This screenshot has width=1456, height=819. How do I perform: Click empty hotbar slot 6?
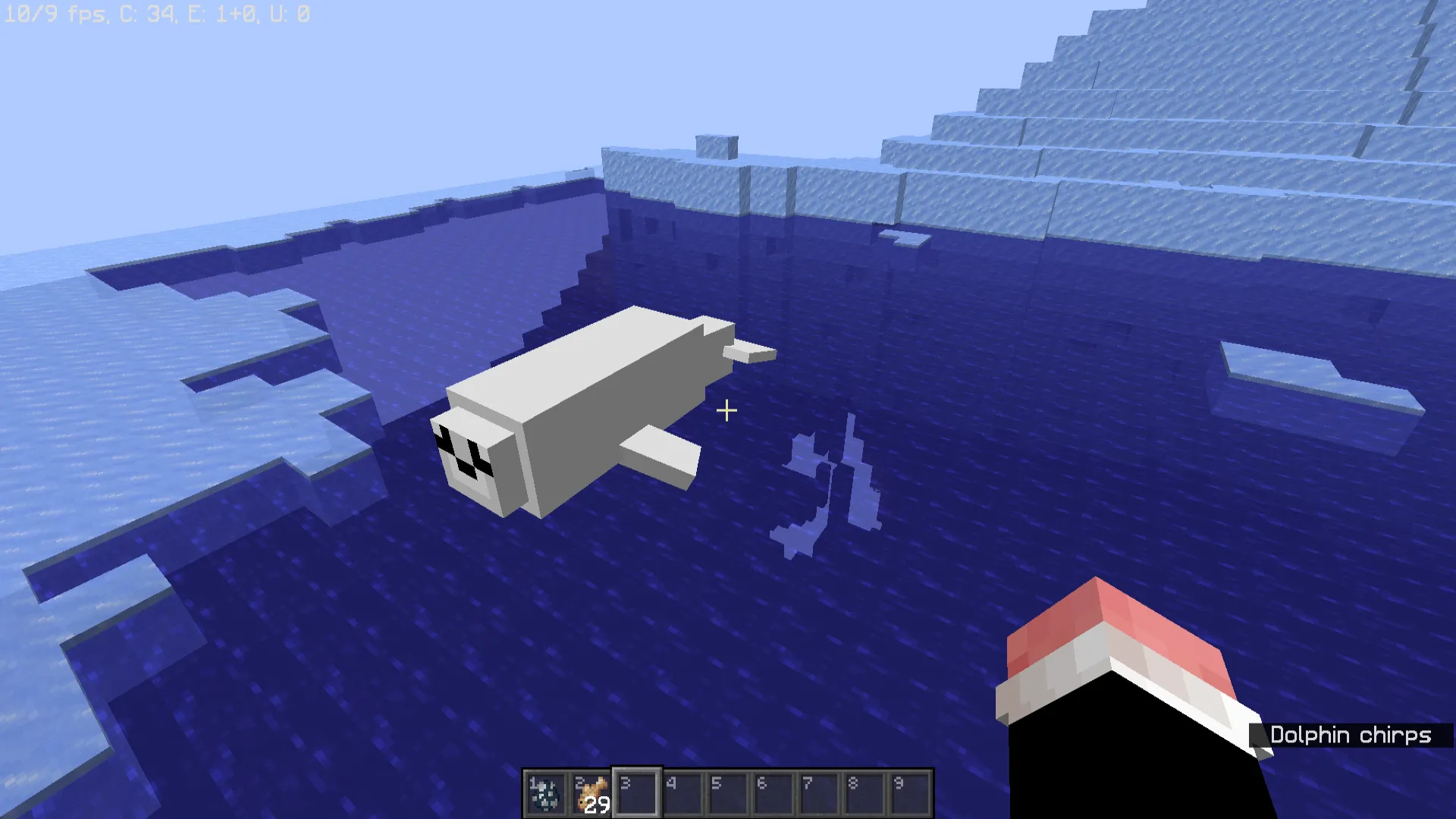(x=773, y=791)
